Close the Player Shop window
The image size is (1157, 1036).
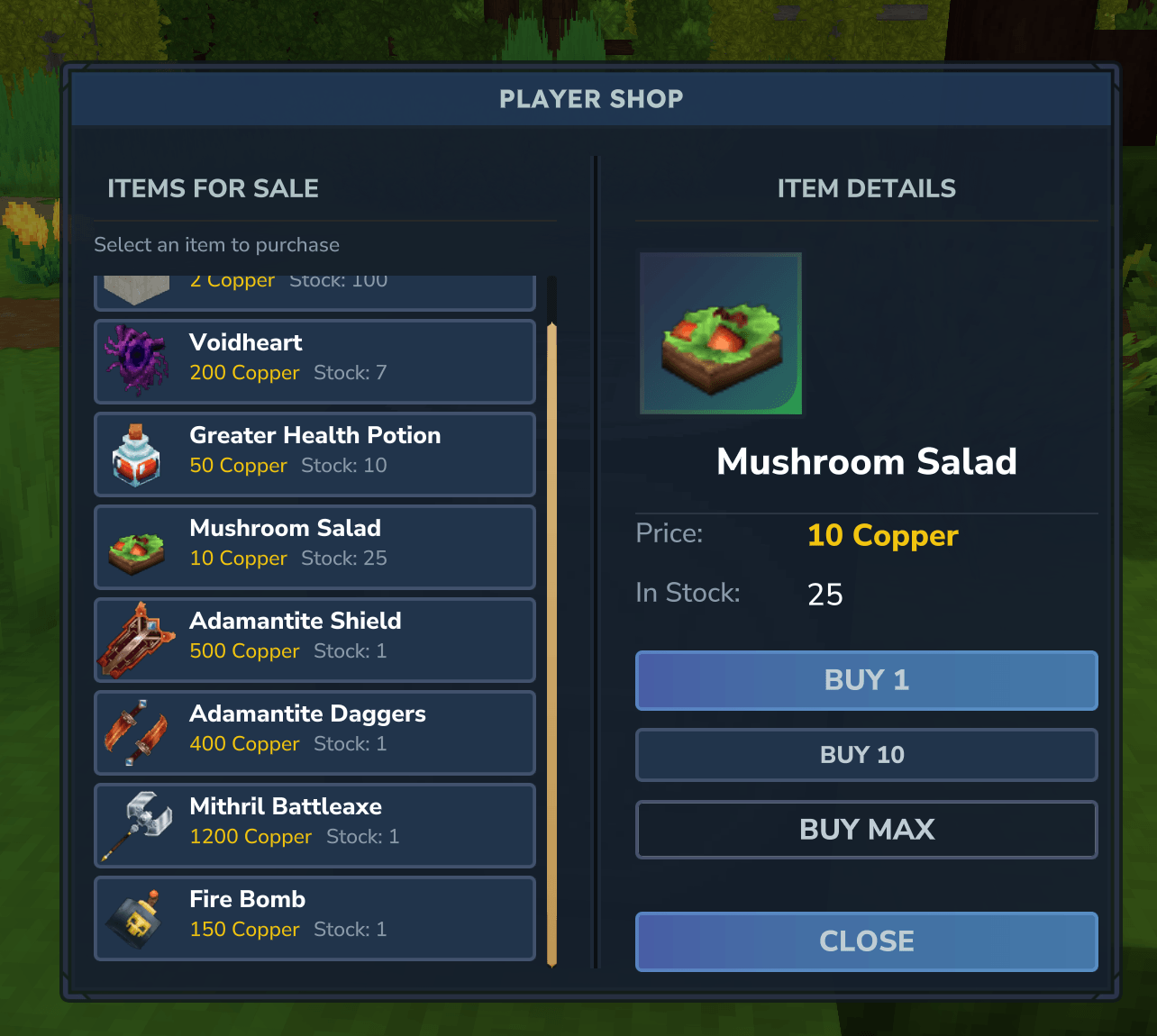point(866,941)
